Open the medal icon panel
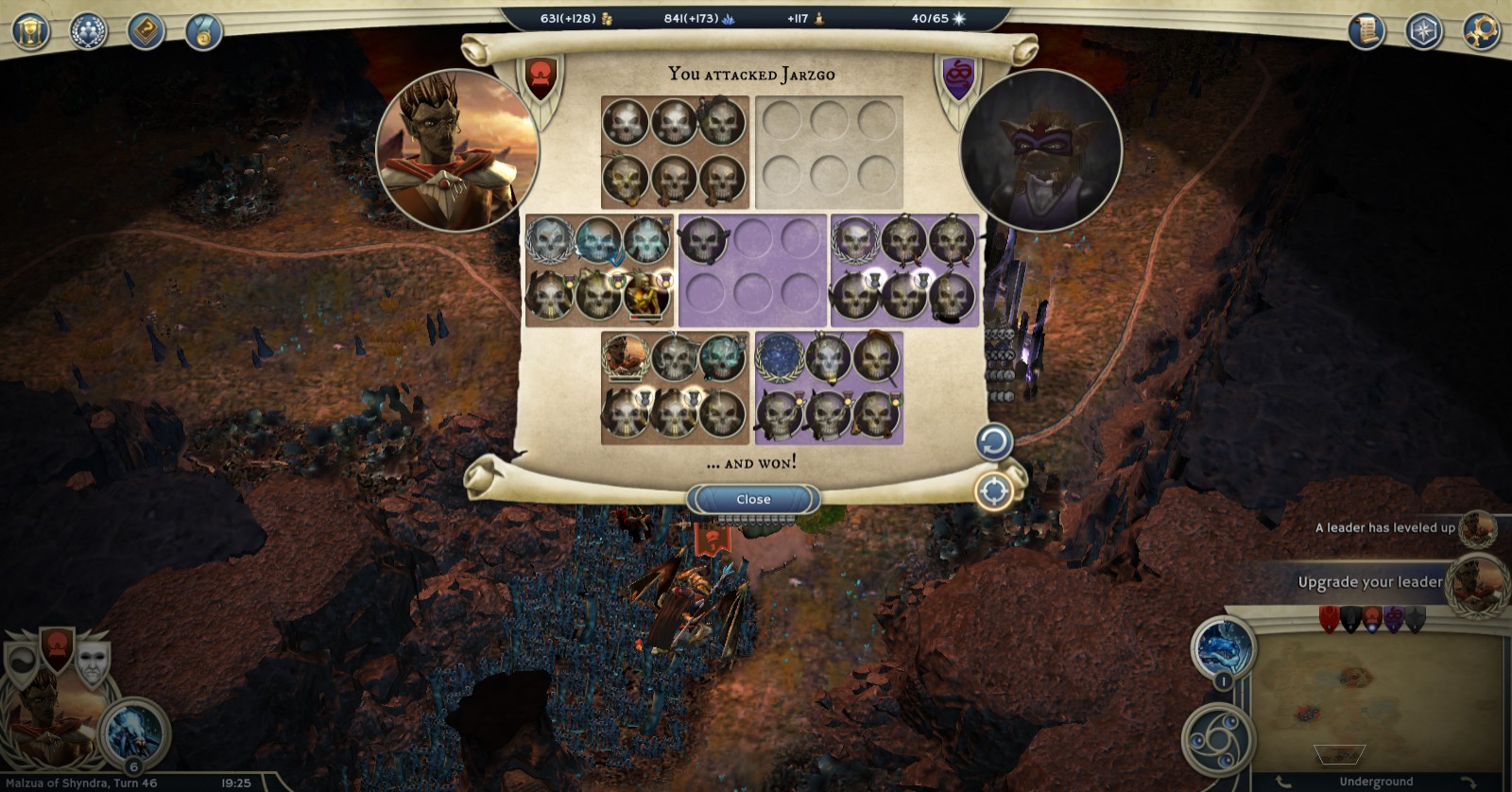Screen dimensions: 1512x792 [203, 31]
